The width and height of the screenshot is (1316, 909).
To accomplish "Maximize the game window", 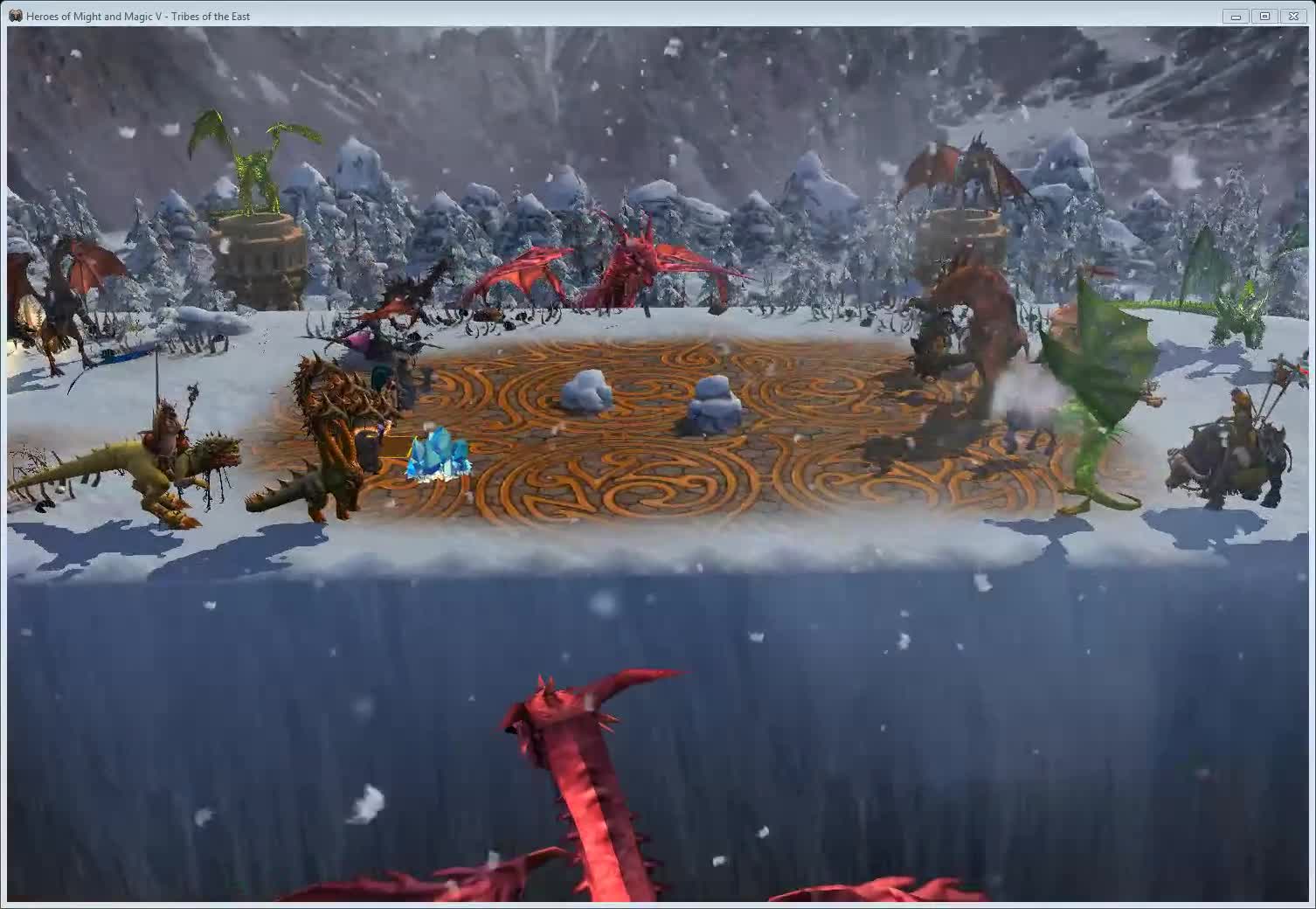I will 1264,16.
